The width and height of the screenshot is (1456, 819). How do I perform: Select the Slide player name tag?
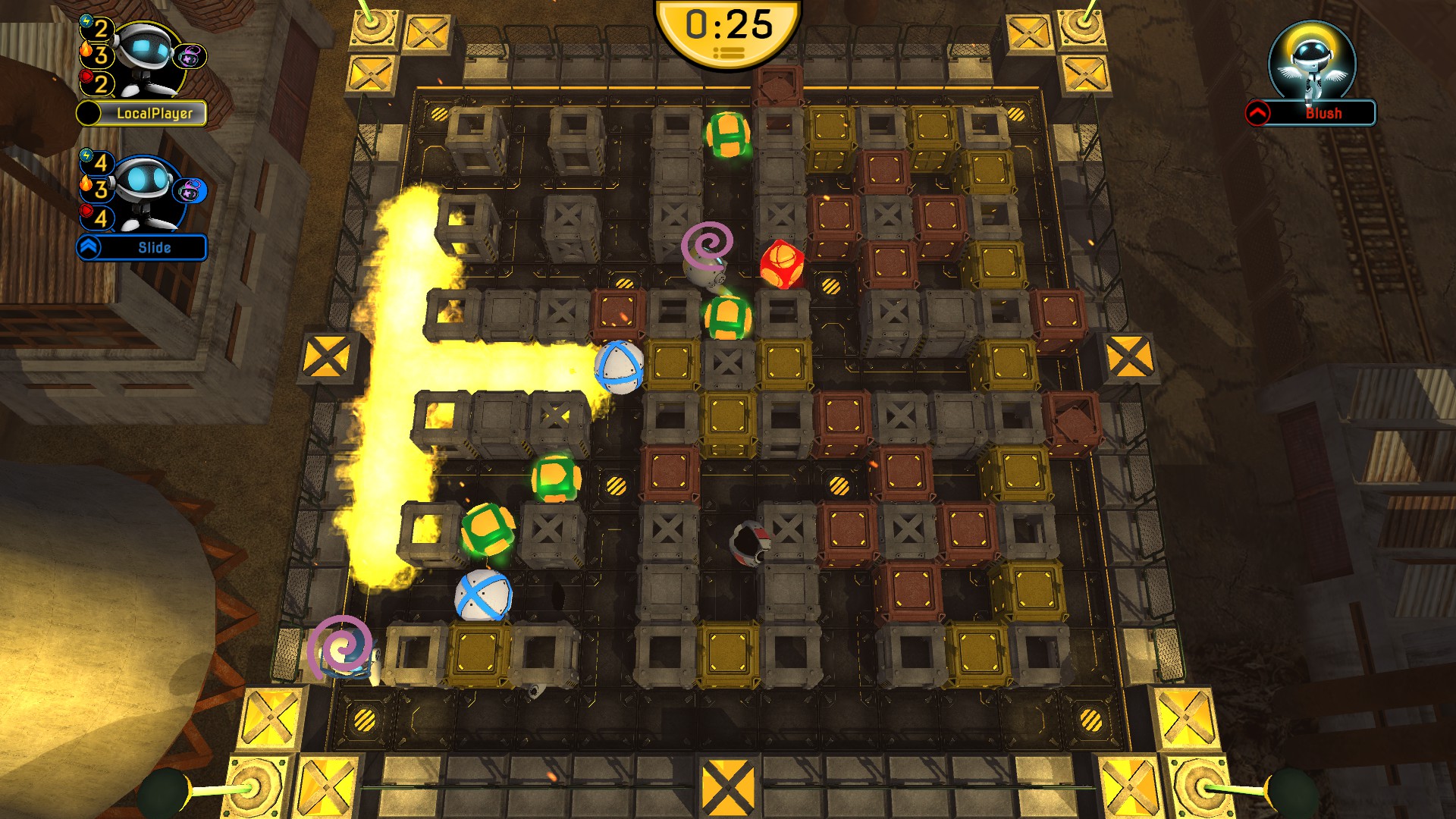(153, 248)
